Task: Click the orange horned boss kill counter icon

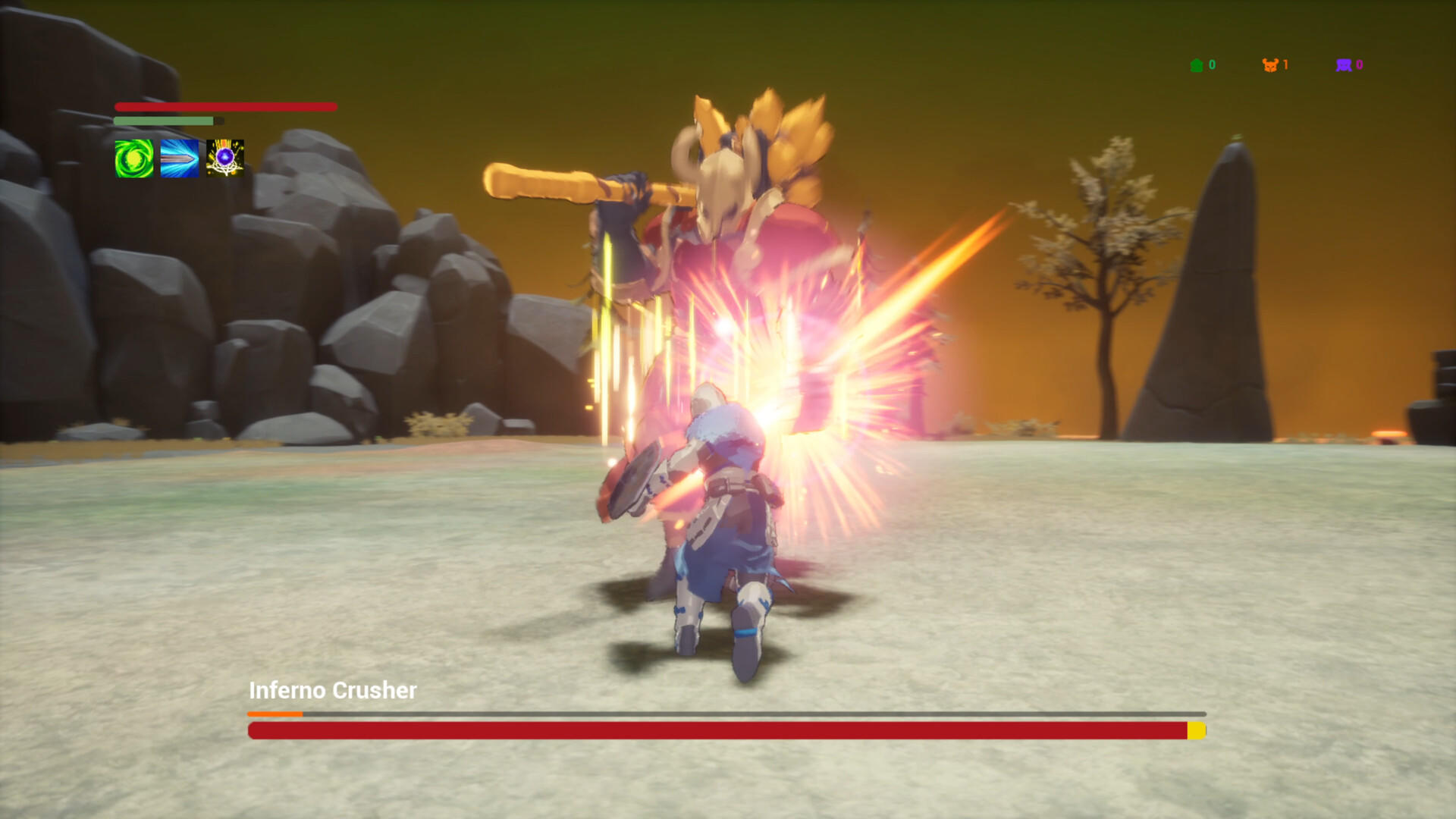Action: (1272, 64)
